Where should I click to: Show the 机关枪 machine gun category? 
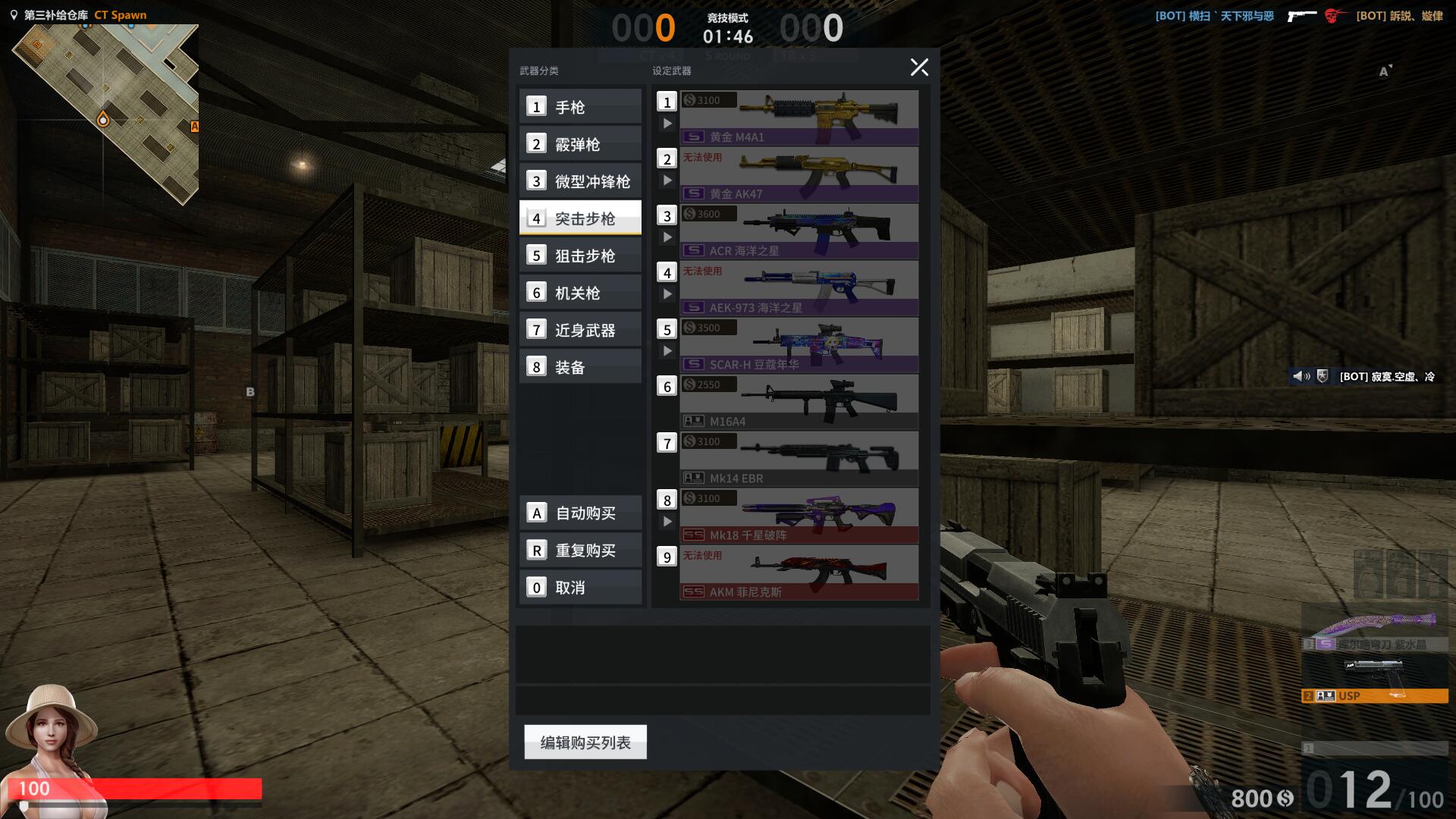click(580, 293)
